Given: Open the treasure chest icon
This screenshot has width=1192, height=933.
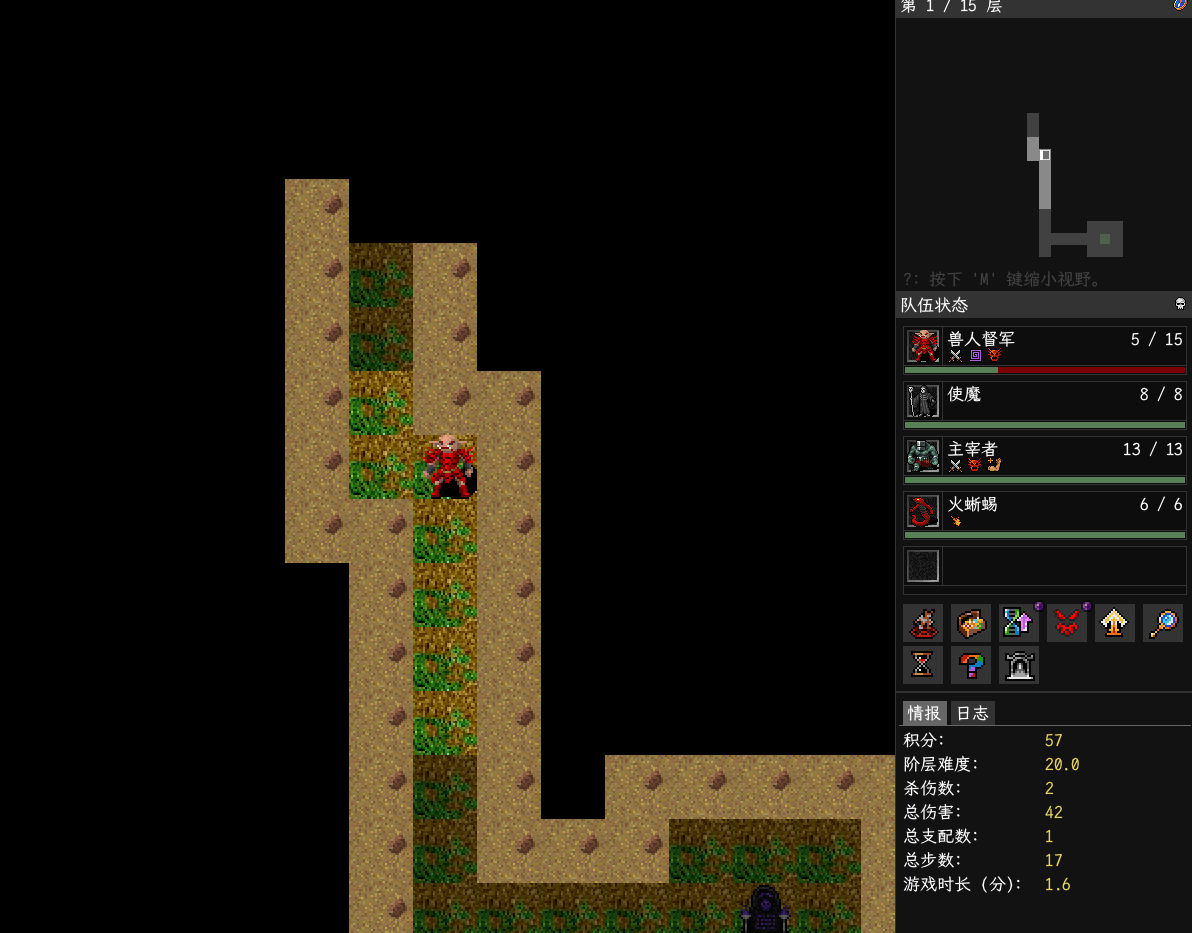Looking at the screenshot, I should (971, 623).
